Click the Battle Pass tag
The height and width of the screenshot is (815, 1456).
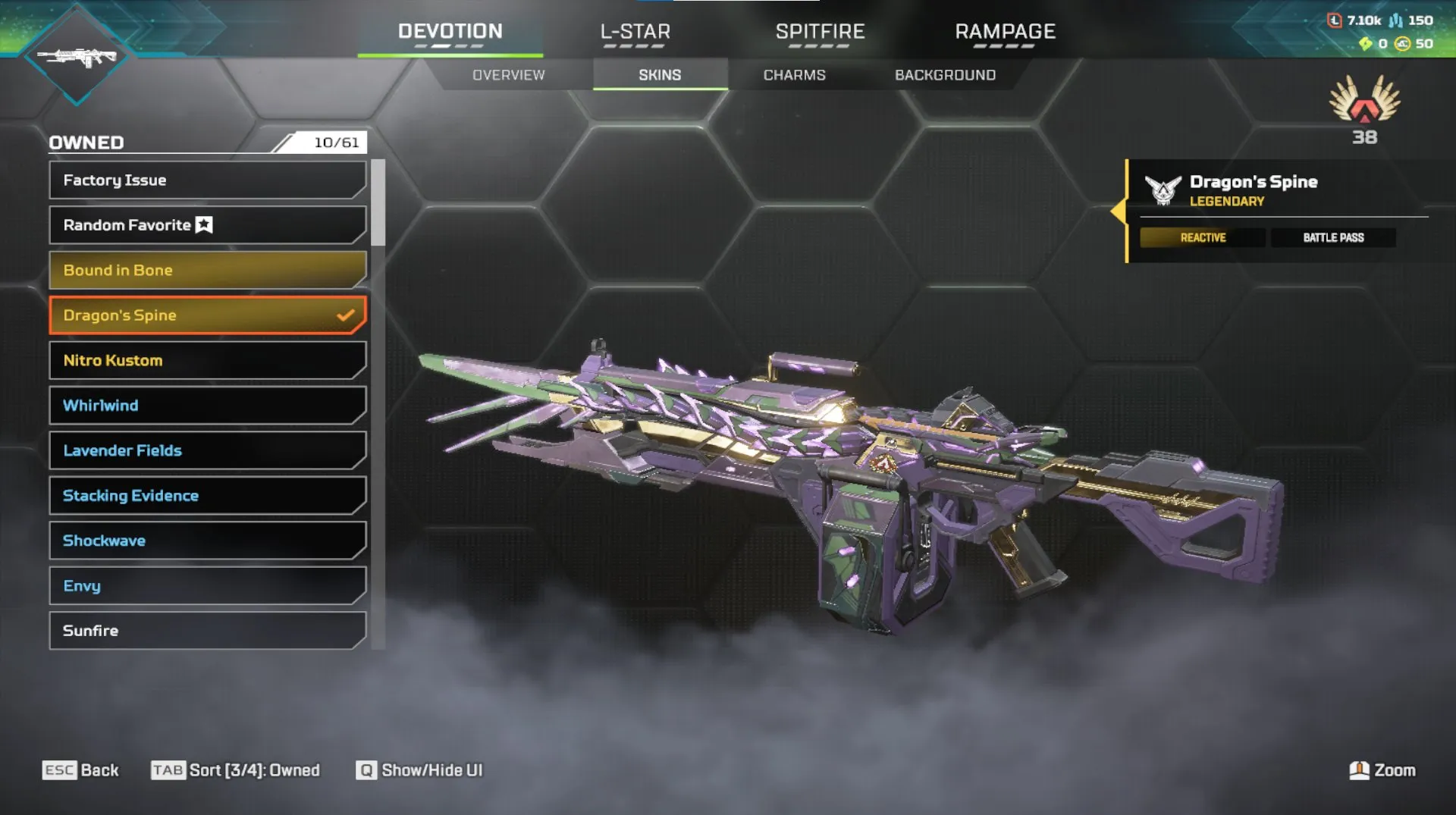tap(1333, 237)
